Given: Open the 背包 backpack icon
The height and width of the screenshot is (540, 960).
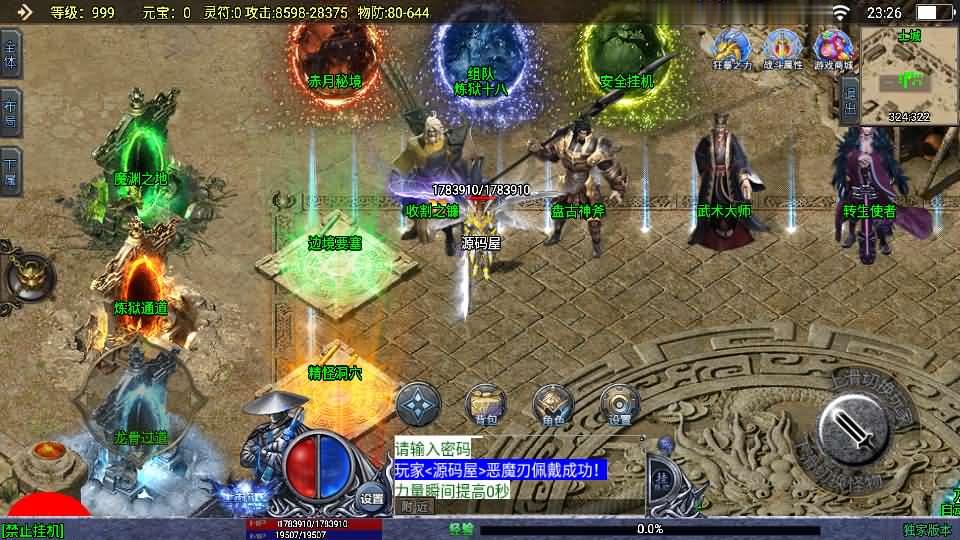Looking at the screenshot, I should pyautogui.click(x=486, y=404).
